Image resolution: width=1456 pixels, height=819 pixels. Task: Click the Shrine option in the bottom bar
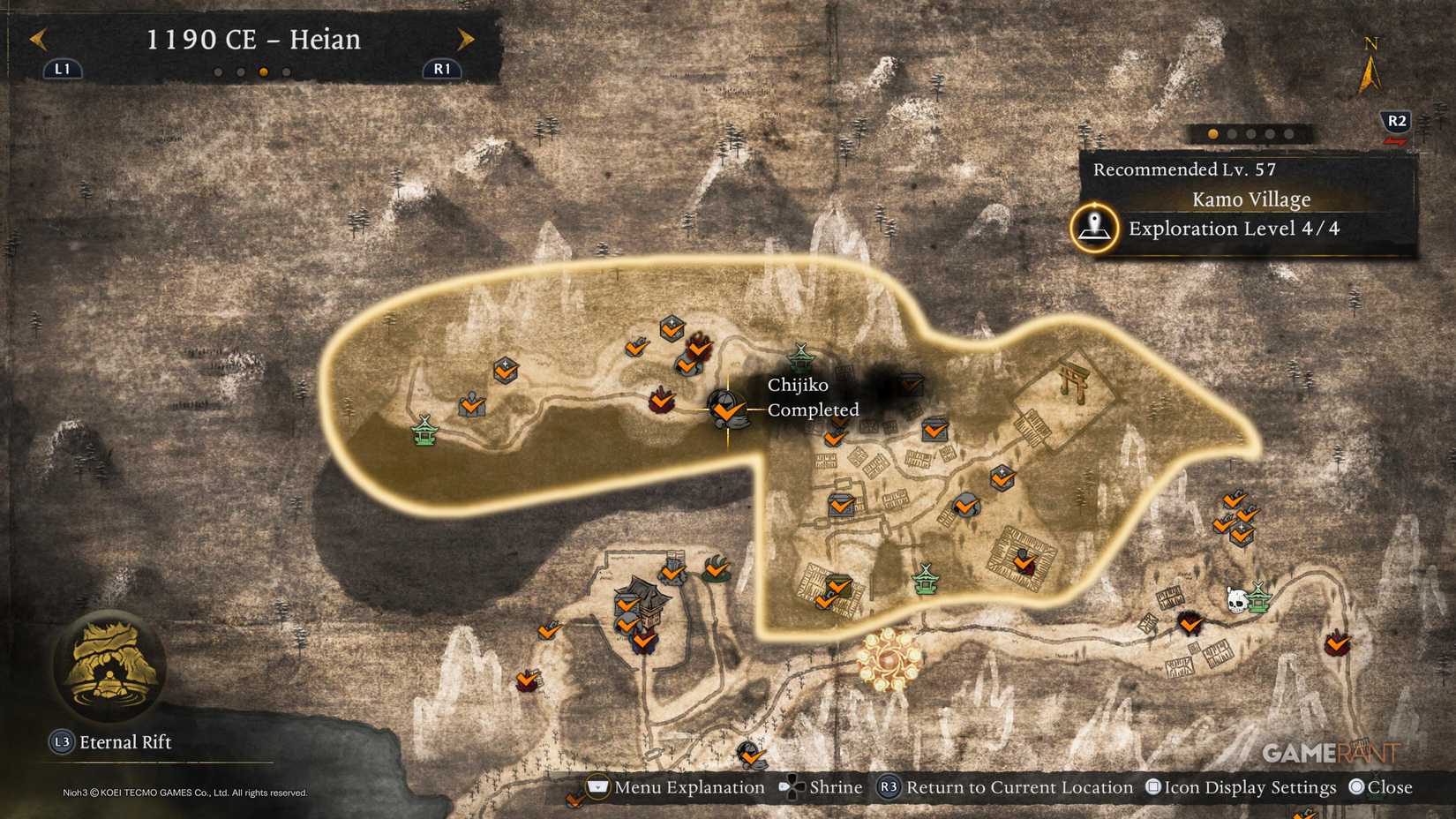click(835, 786)
